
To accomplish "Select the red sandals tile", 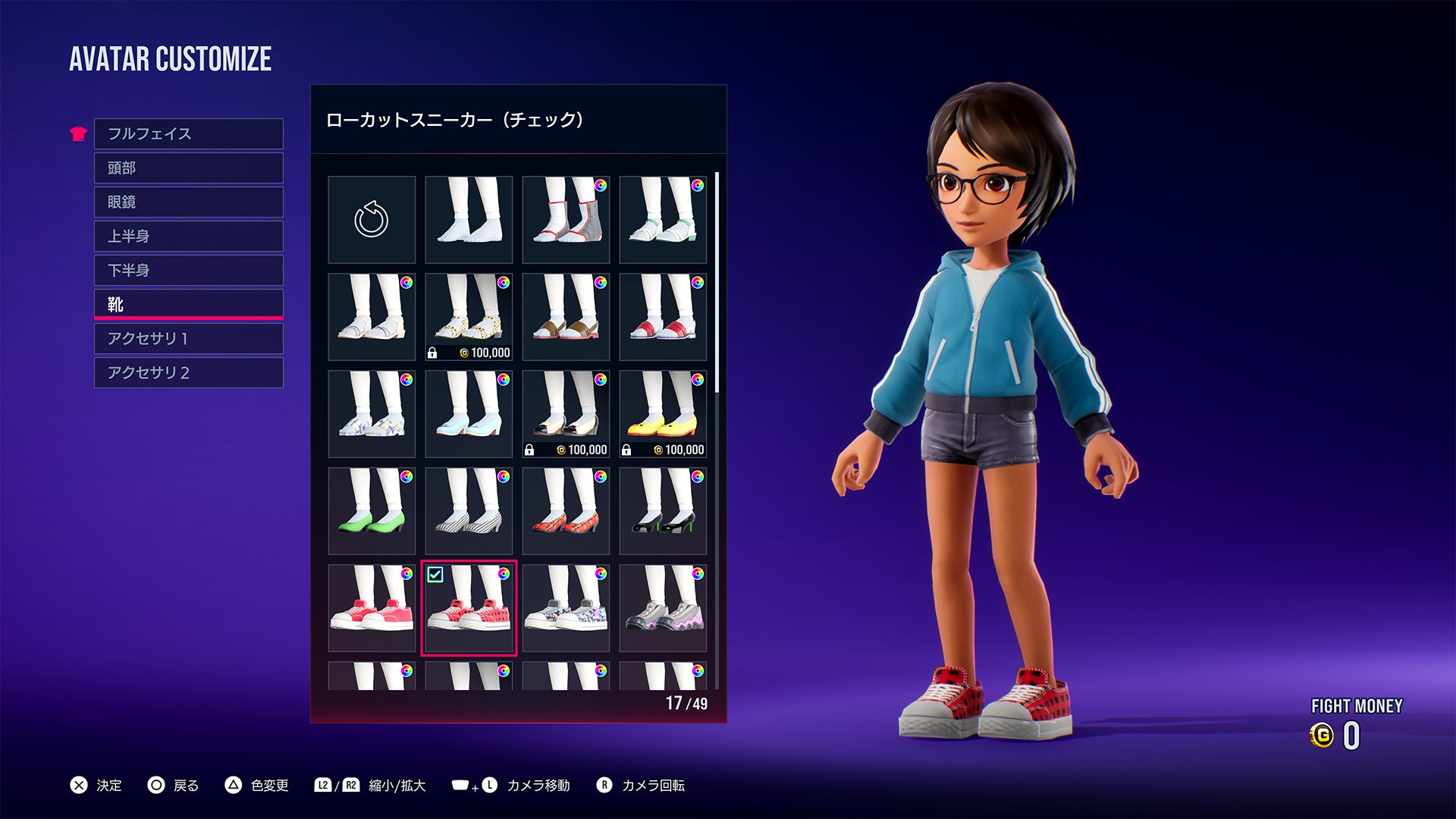I will pyautogui.click(x=663, y=317).
